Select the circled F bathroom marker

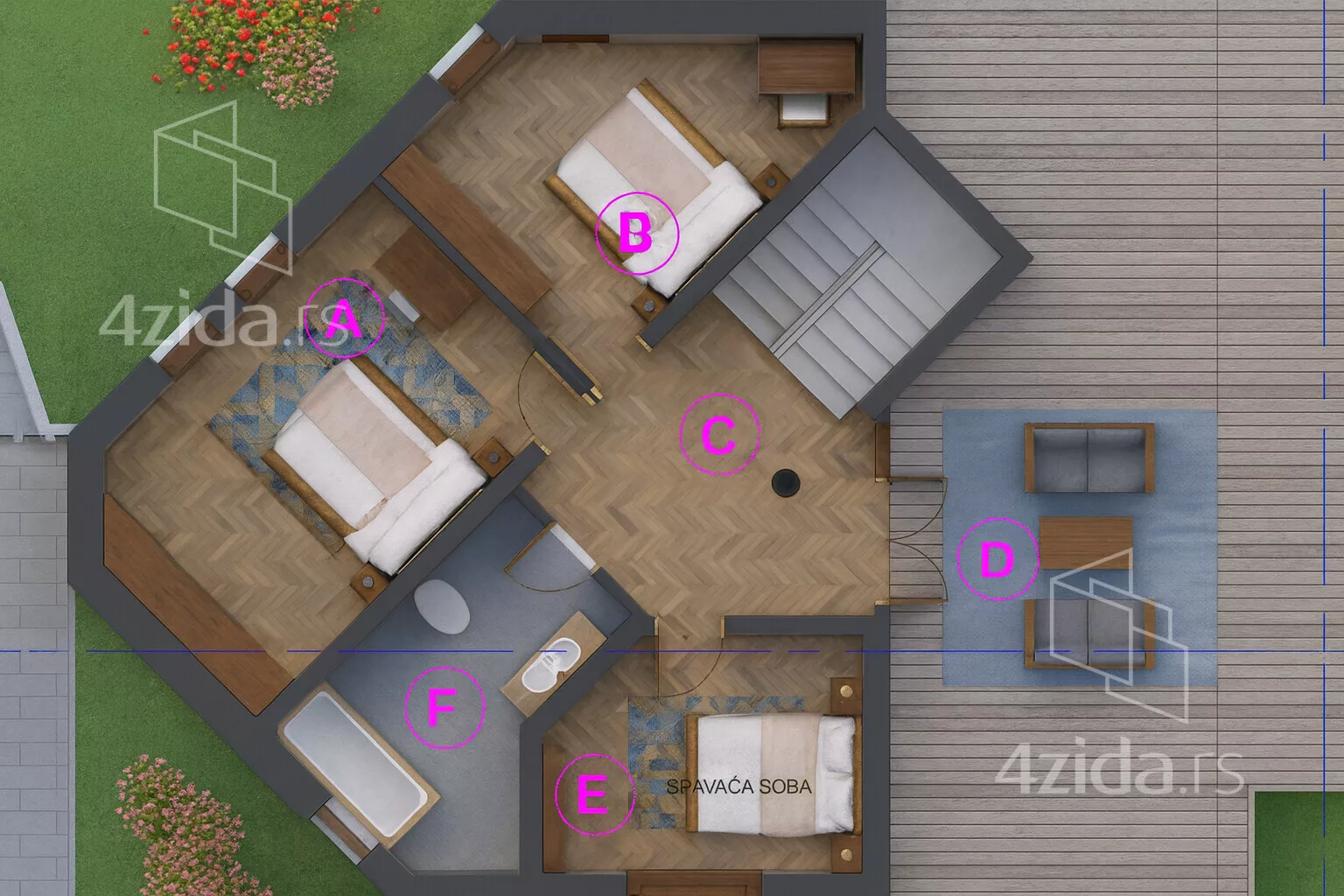(444, 708)
